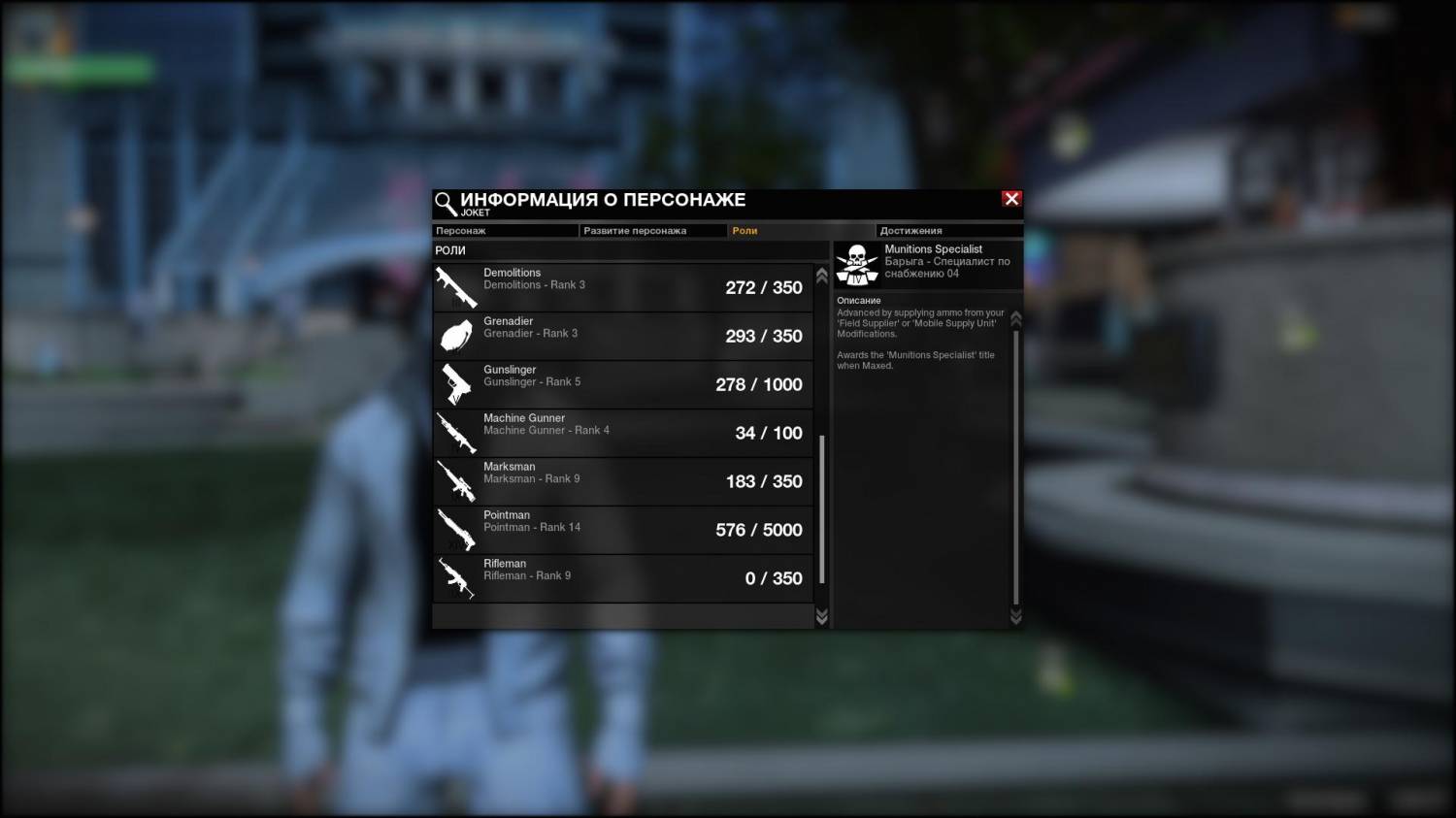Click the magnifying glass header icon
Screen dimensions: 1456x818
click(x=446, y=204)
